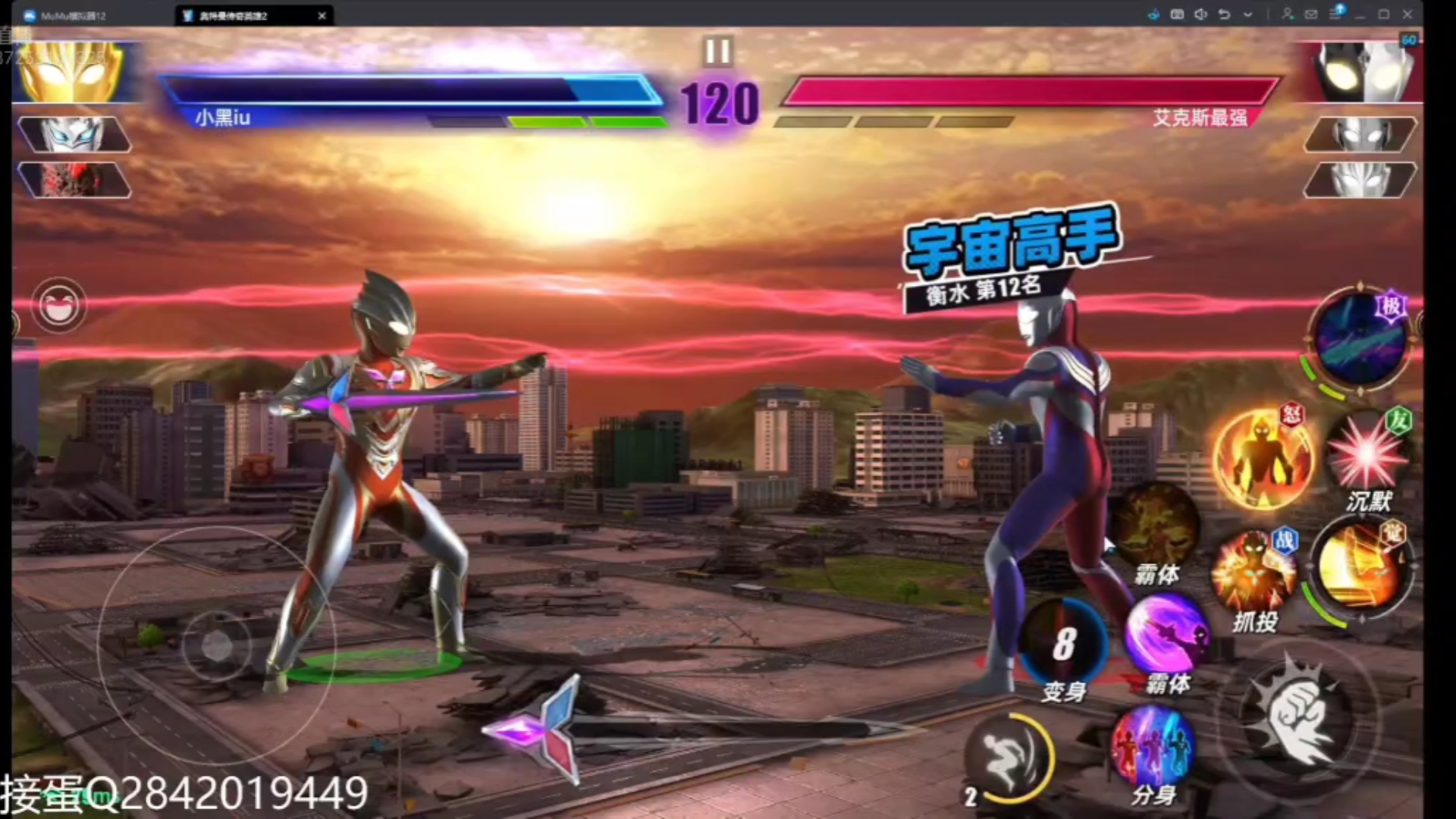Viewport: 1456px width, 819px height.
Task: Trigger the 变身 transform skill
Action: 1063,645
